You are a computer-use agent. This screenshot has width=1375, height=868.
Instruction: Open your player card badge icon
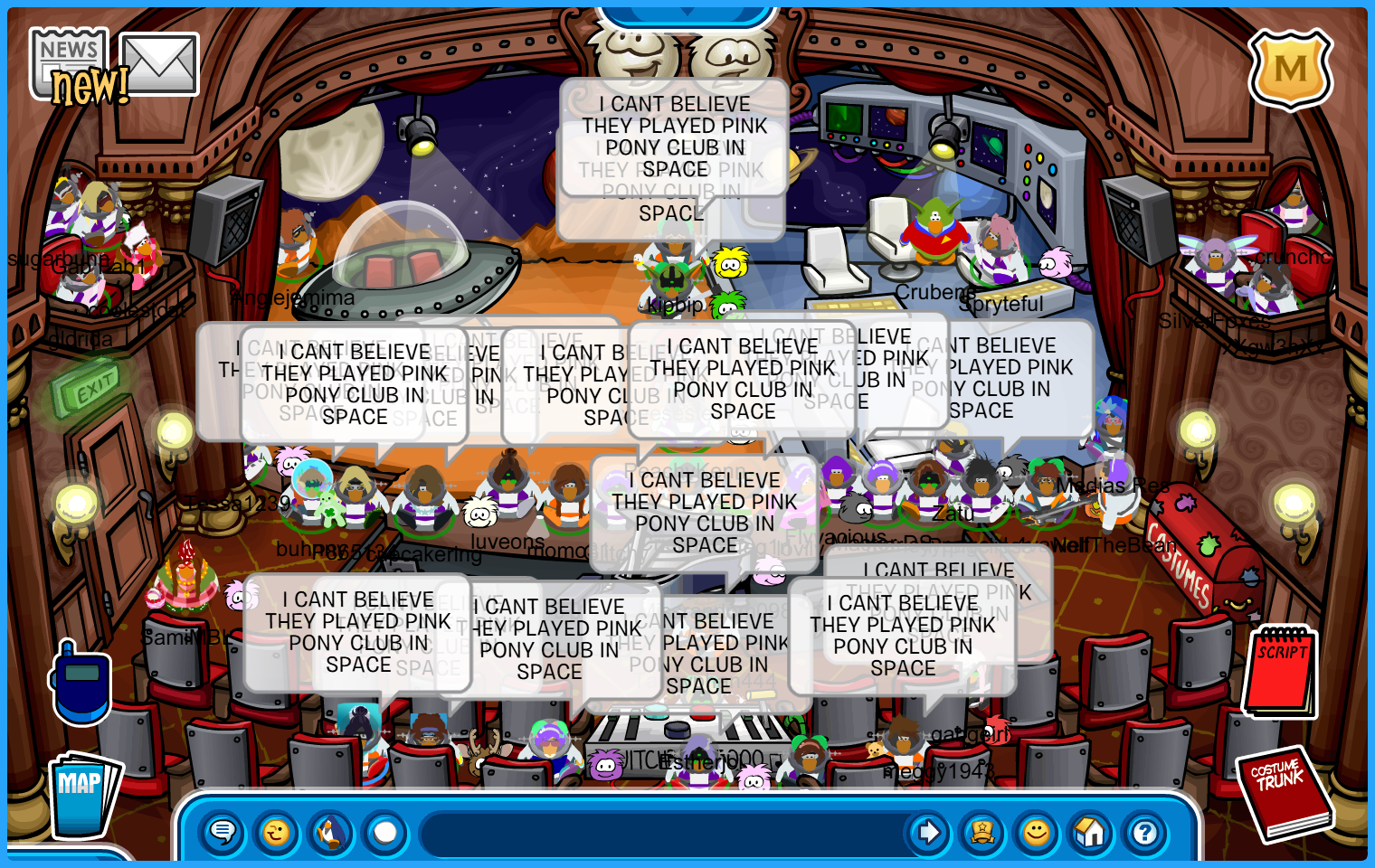click(x=982, y=832)
